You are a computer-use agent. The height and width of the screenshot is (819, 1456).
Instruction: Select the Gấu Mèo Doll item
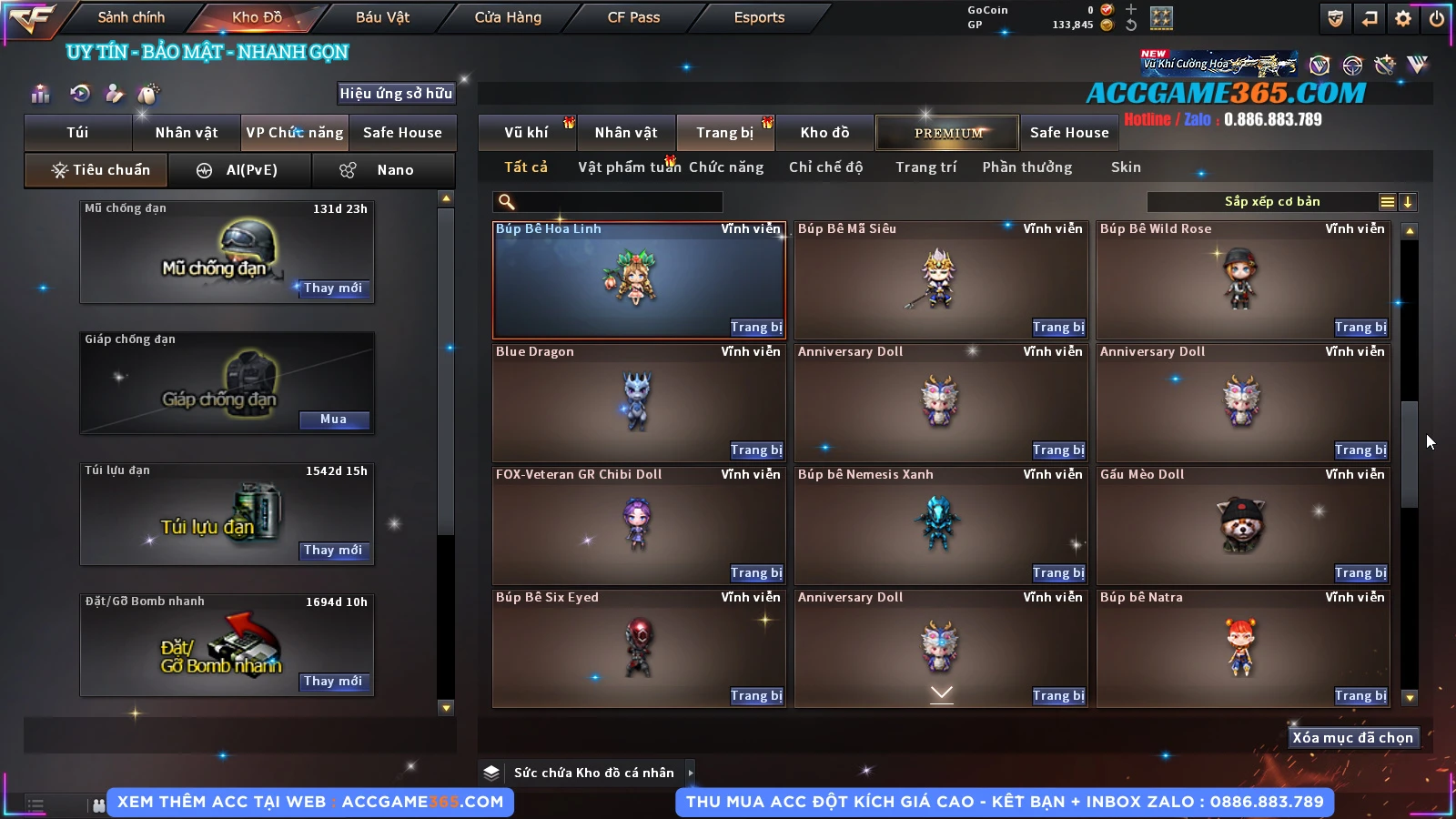point(1242,523)
